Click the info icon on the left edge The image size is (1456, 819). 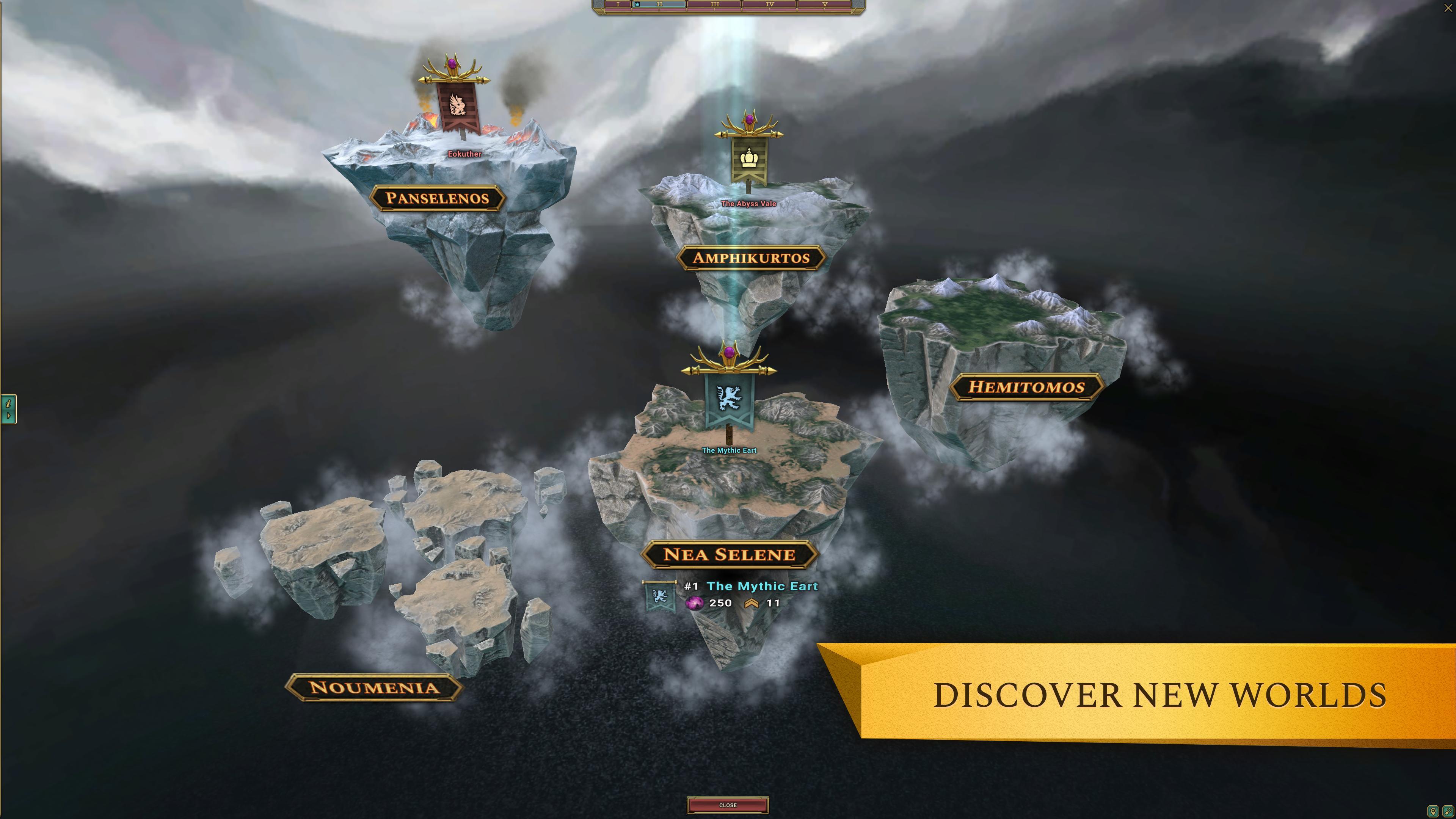pos(8,403)
